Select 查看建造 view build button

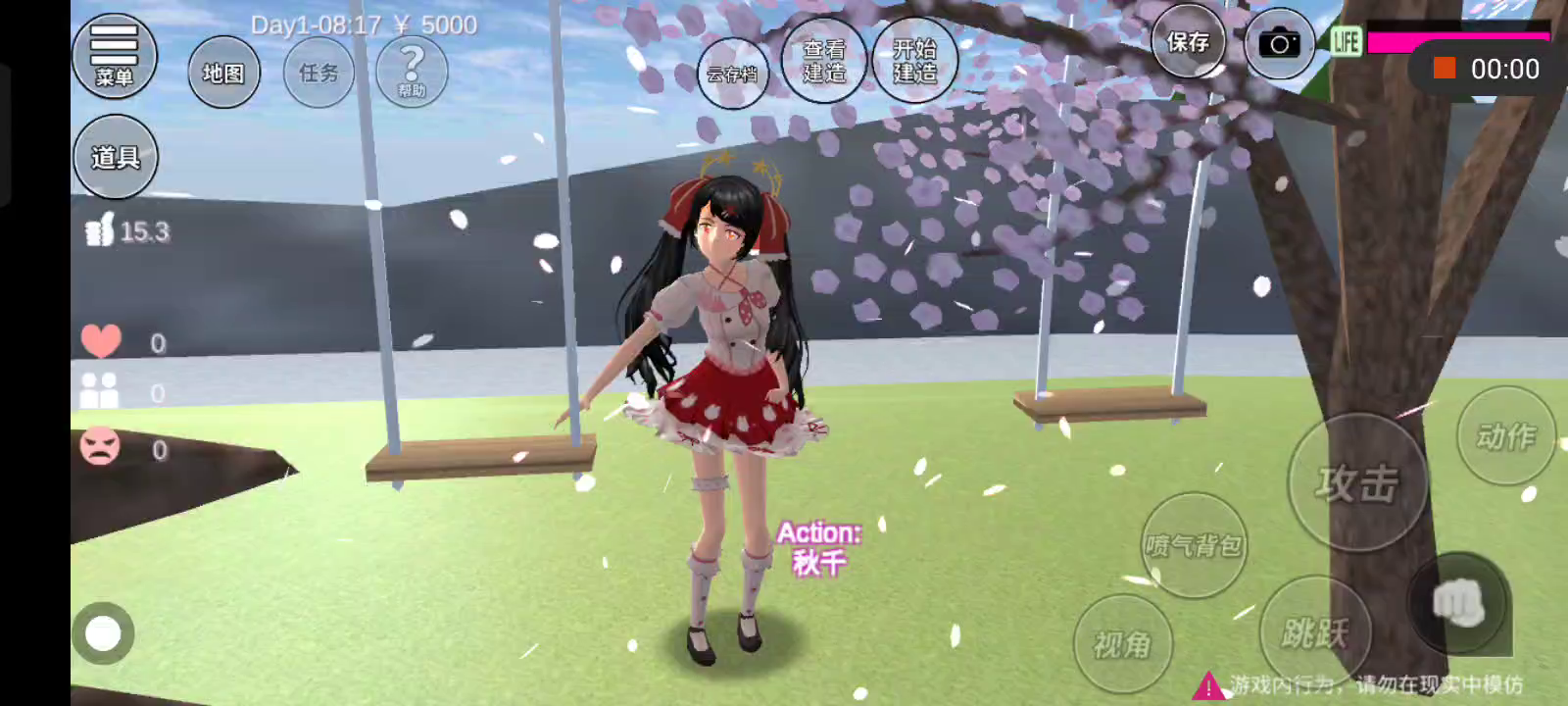tap(824, 61)
